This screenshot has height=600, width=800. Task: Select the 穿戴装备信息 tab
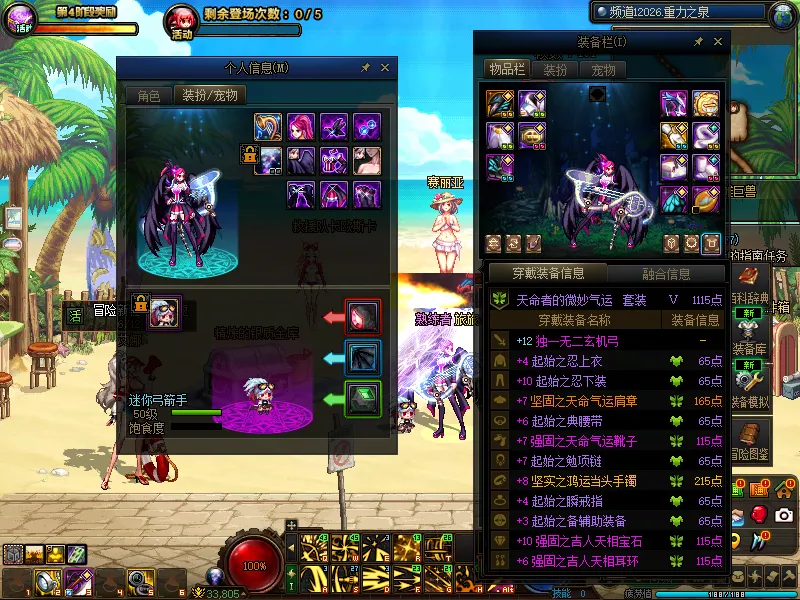[547, 273]
